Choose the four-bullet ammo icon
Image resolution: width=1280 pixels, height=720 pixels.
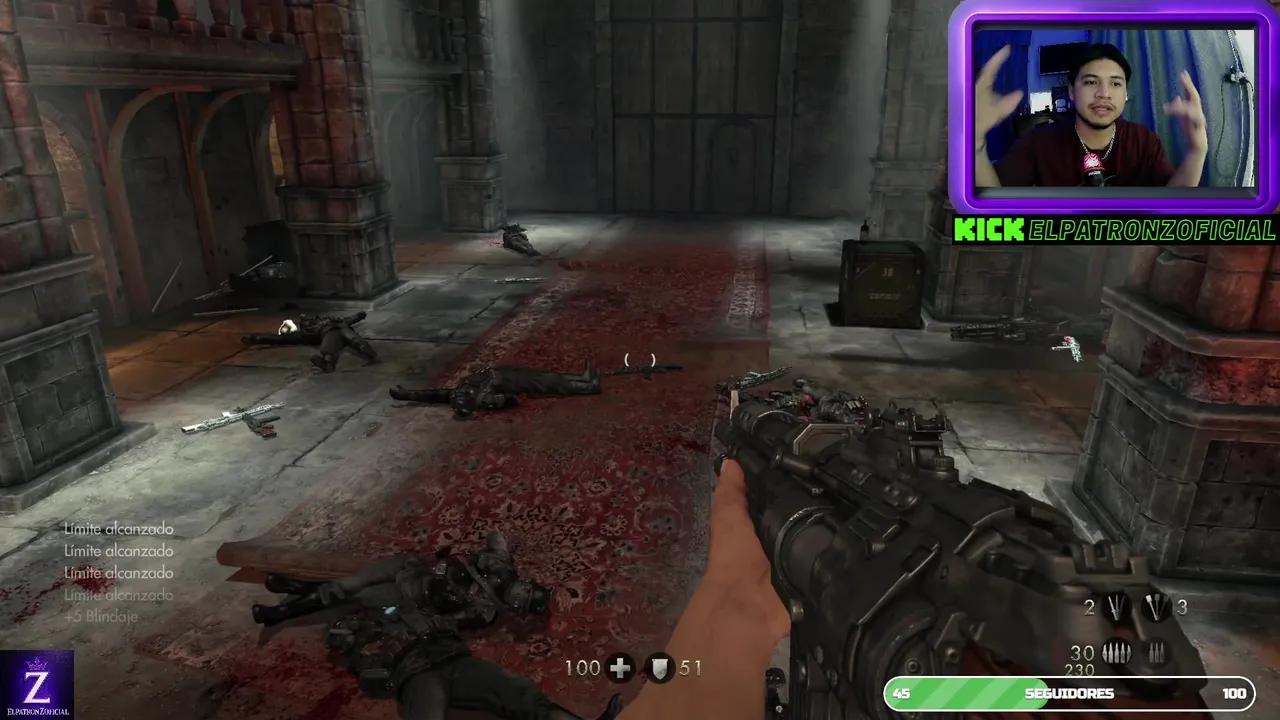tap(1116, 653)
